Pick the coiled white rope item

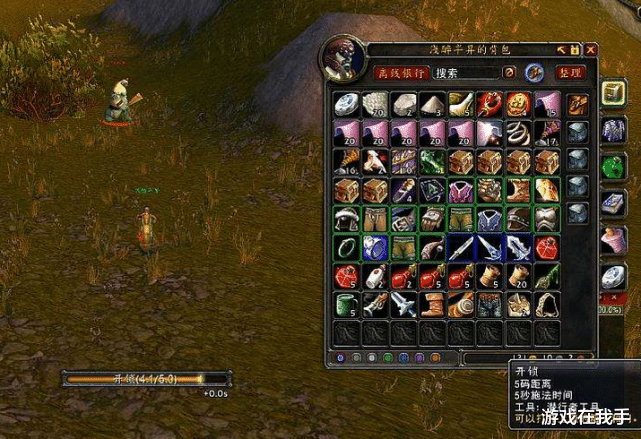pyautogui.click(x=518, y=133)
